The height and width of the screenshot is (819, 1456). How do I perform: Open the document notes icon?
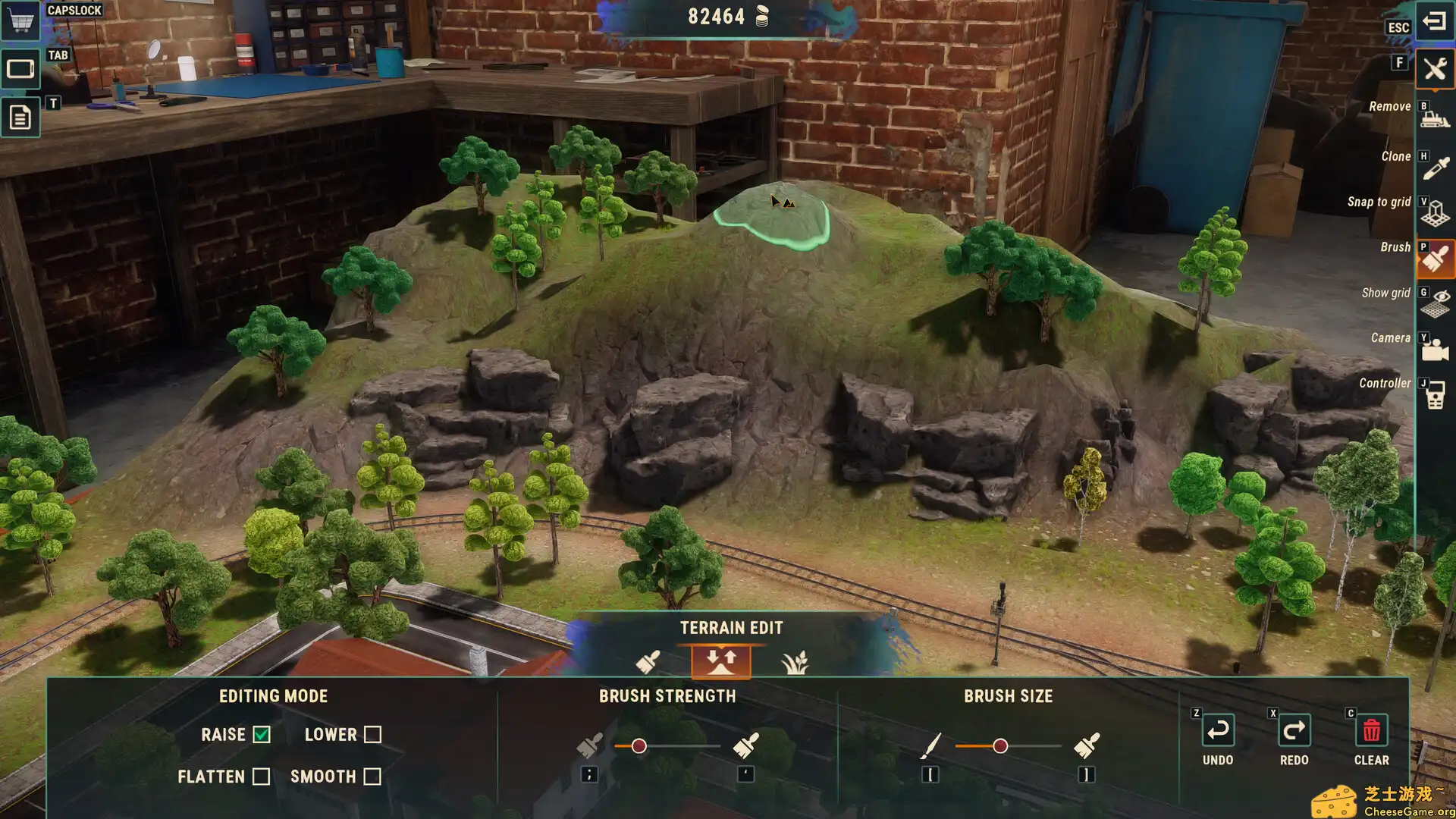(x=20, y=118)
